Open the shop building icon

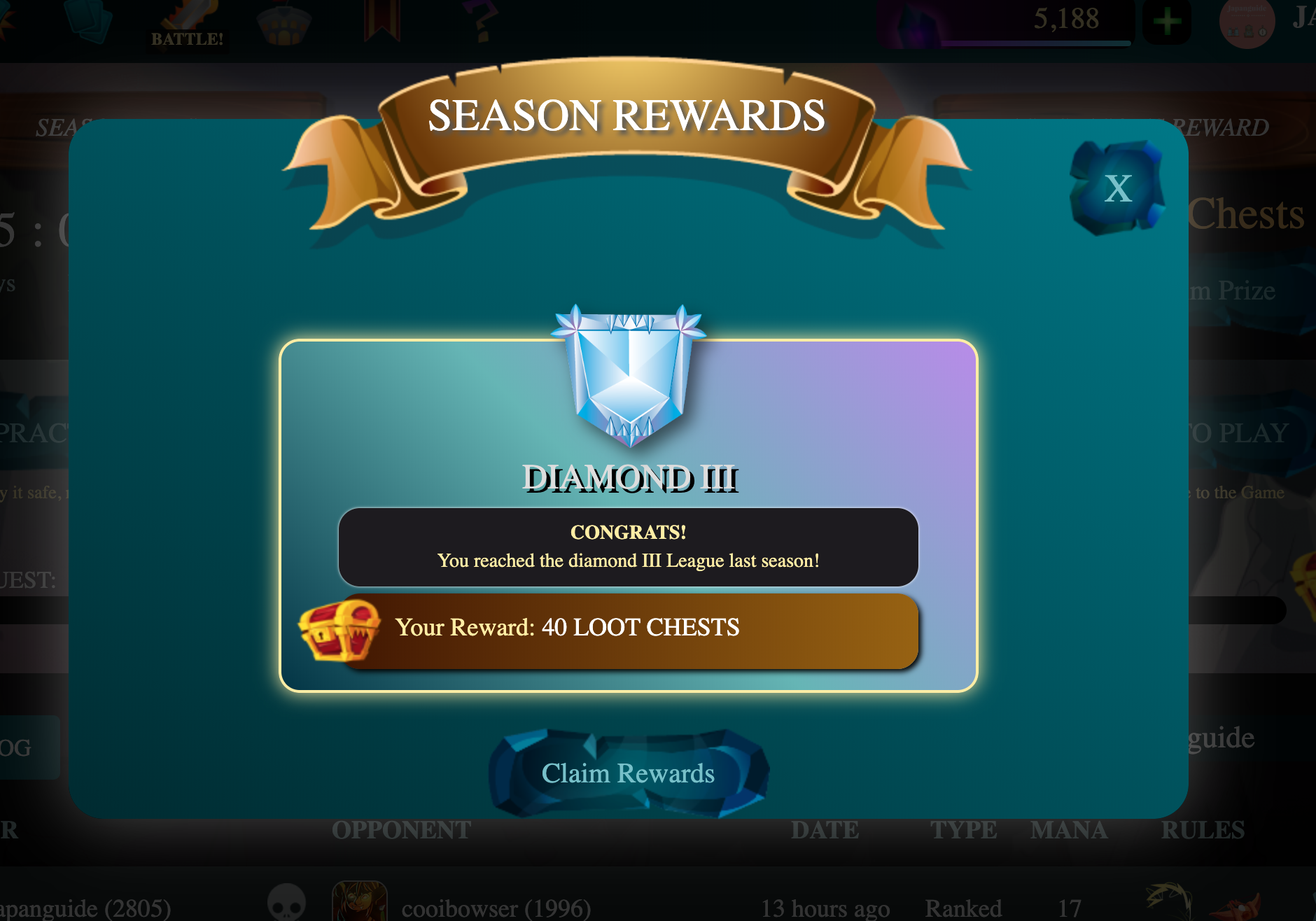pos(286,22)
